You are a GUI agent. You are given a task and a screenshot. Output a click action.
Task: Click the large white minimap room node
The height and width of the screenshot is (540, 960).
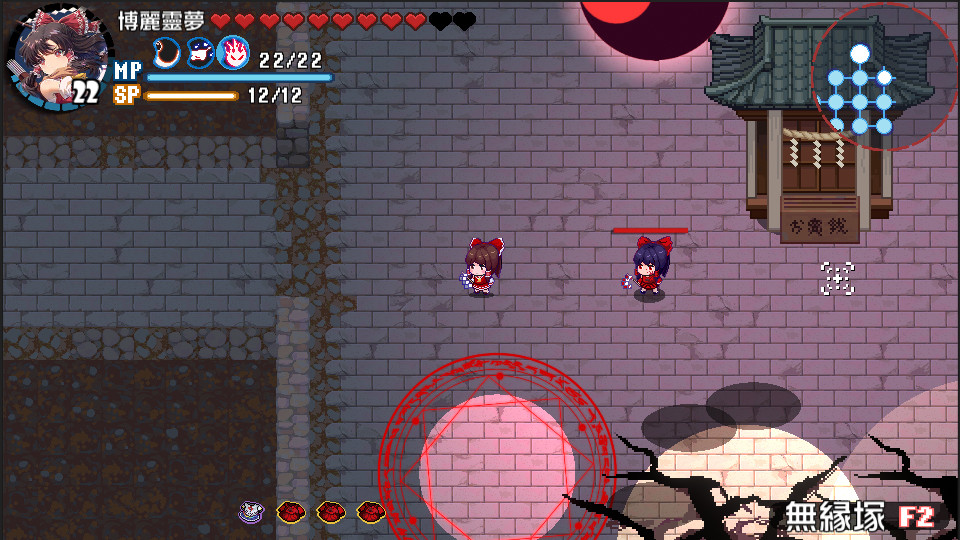(x=859, y=53)
